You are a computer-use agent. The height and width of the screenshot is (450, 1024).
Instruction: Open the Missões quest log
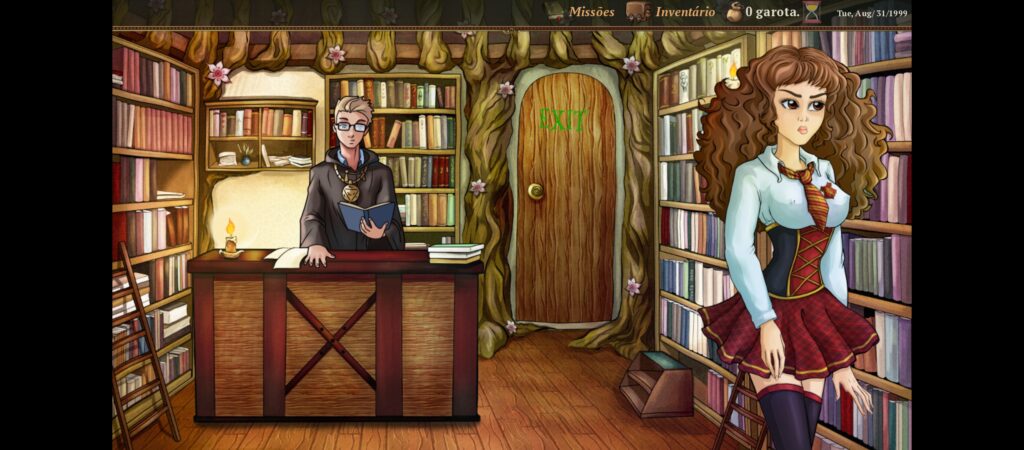[581, 12]
